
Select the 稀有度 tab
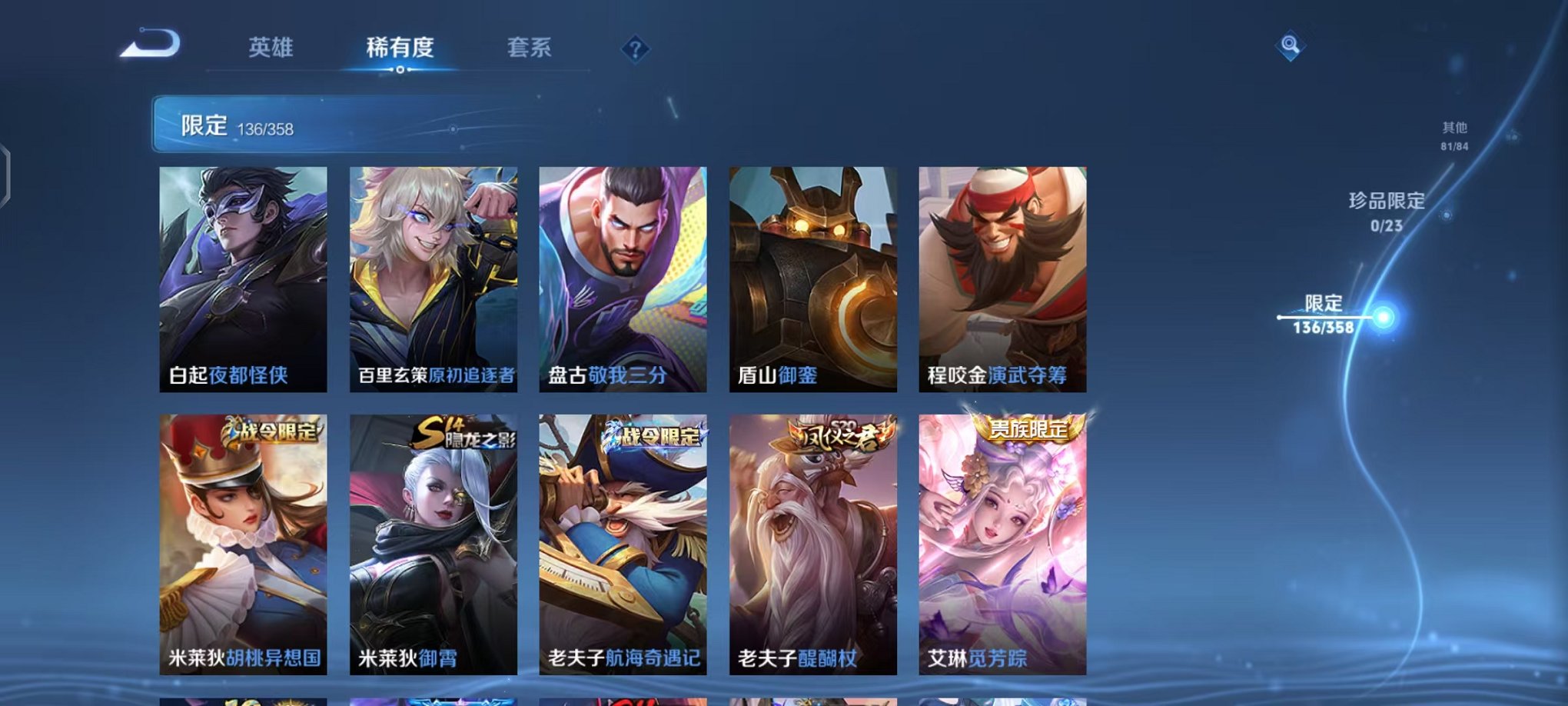tap(400, 47)
